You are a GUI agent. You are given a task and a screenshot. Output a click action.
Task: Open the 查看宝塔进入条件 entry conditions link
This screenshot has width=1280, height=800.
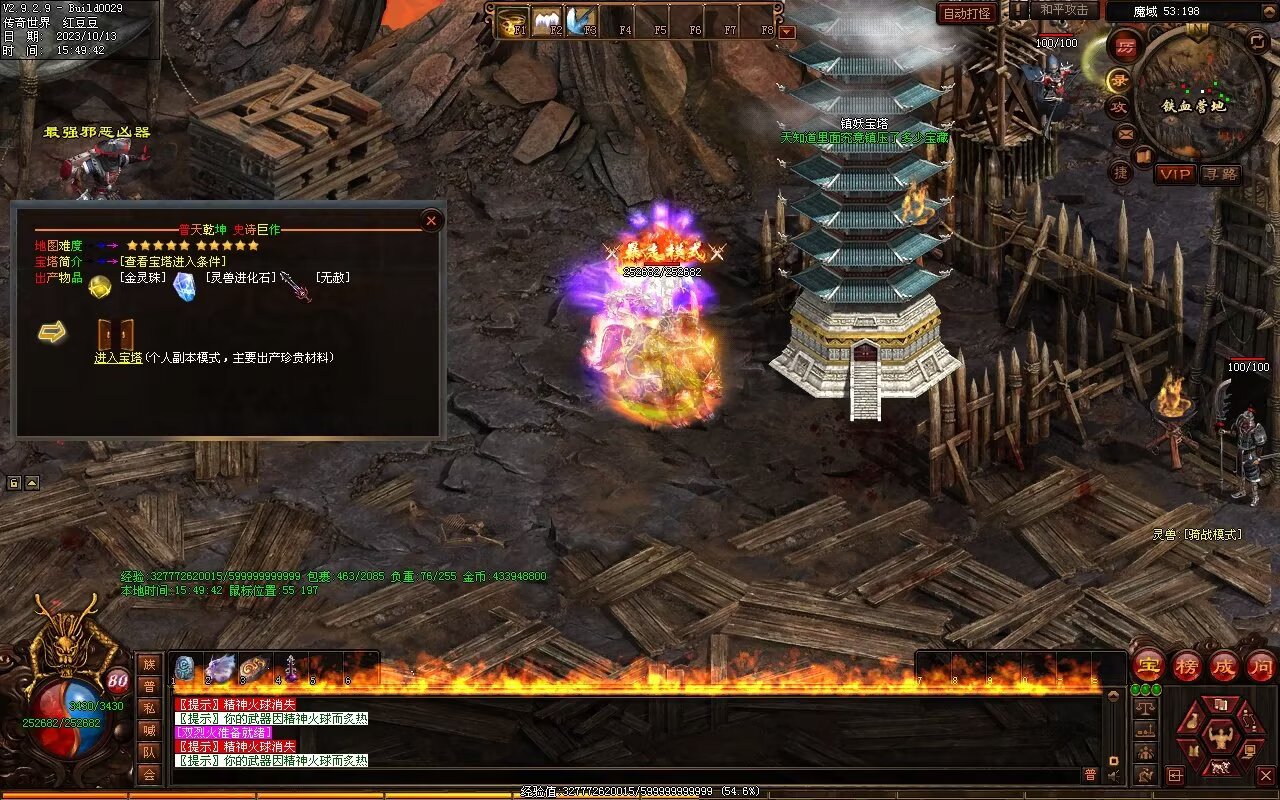(173, 262)
